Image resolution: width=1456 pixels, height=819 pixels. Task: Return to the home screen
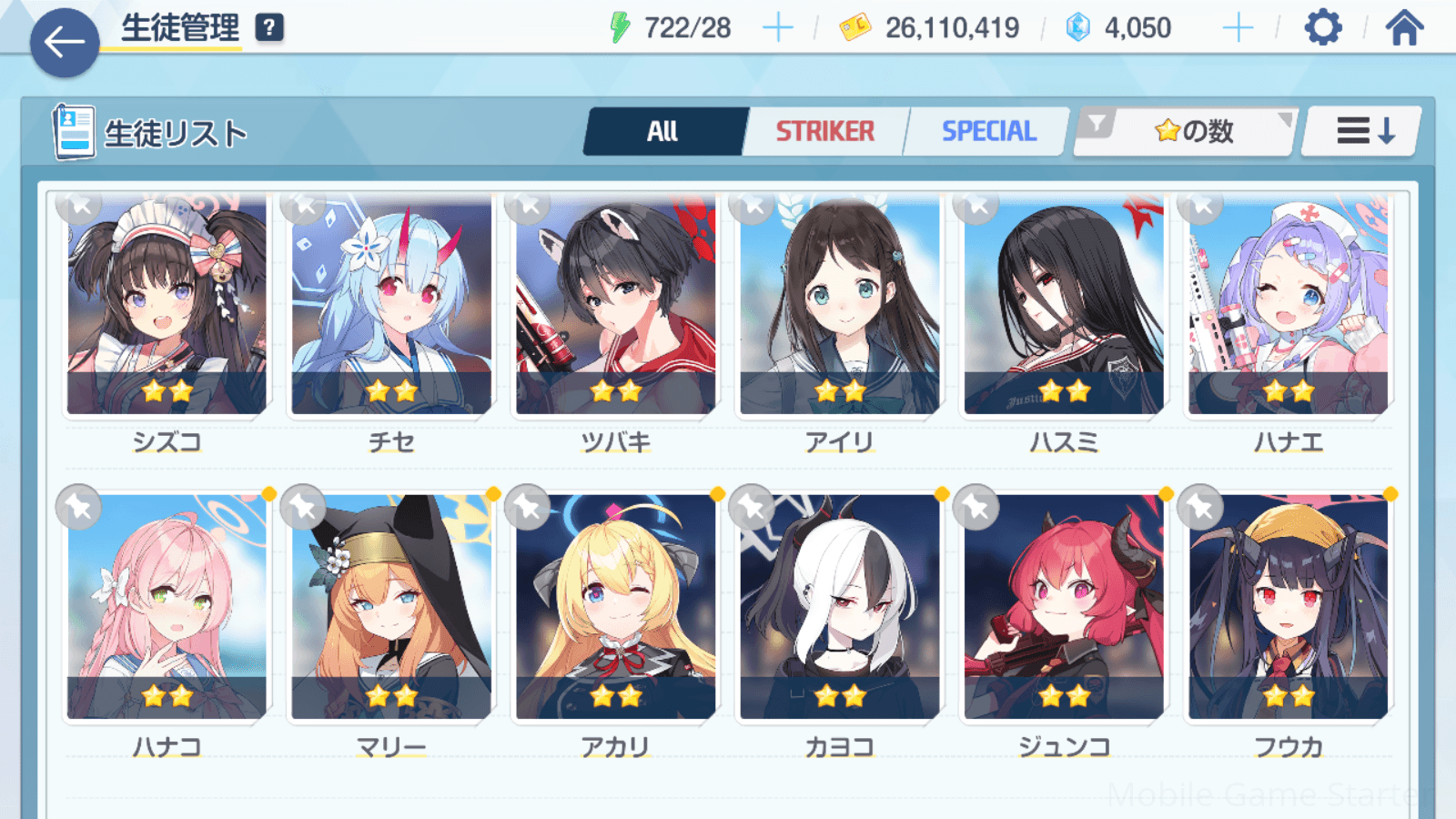(x=1404, y=28)
